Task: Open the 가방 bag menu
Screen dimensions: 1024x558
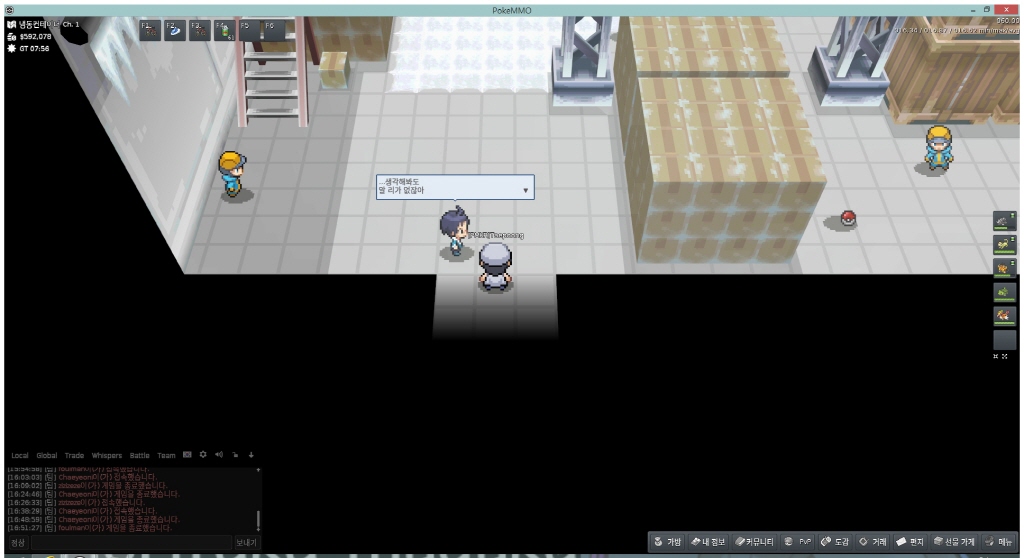Action: click(x=668, y=541)
